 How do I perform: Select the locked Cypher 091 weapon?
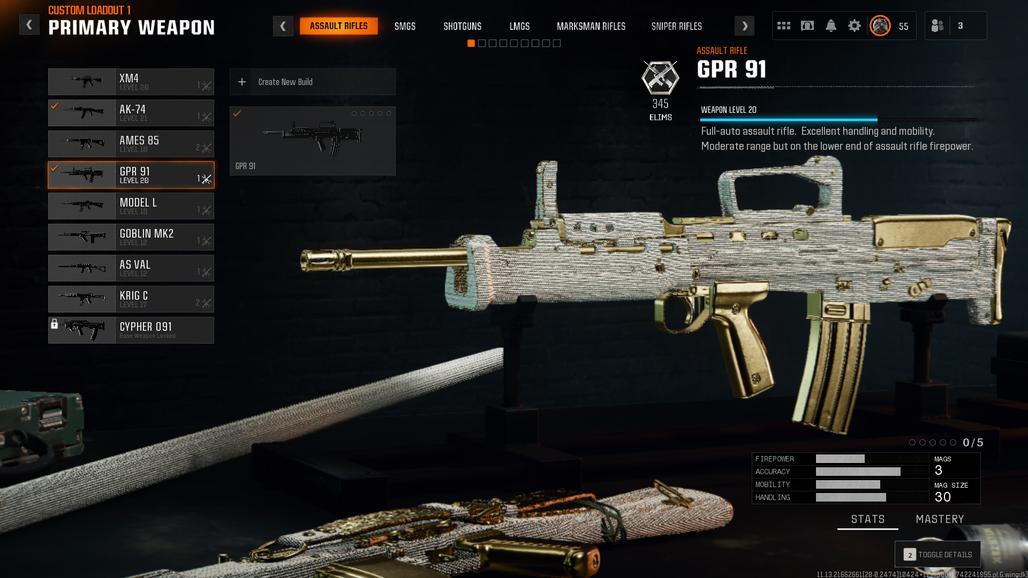pyautogui.click(x=131, y=330)
